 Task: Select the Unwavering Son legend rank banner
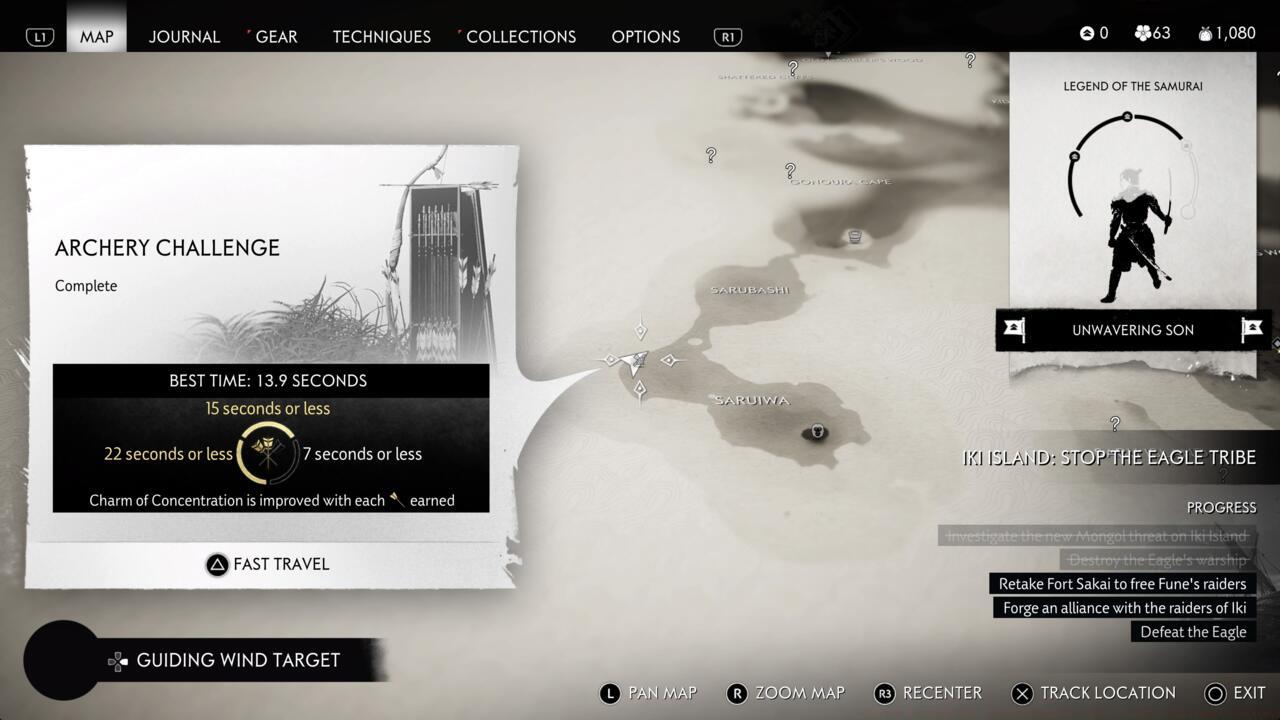(x=1132, y=330)
